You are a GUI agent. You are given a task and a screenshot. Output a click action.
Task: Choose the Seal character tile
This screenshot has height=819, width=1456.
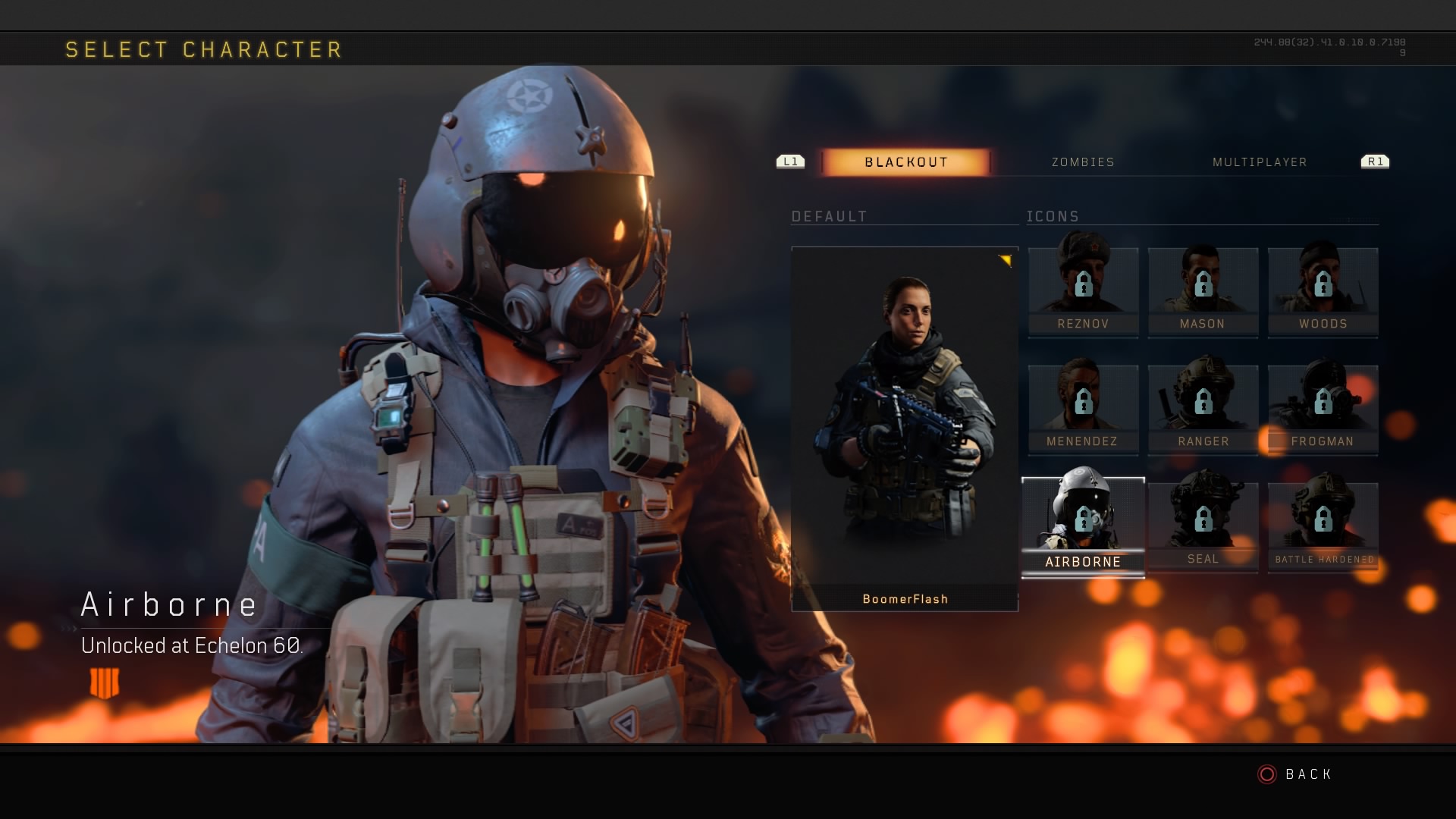1203,527
